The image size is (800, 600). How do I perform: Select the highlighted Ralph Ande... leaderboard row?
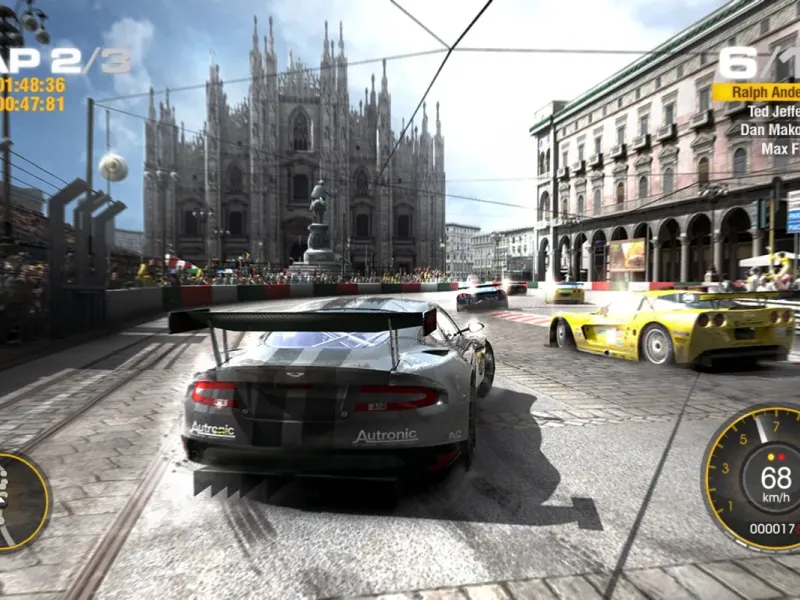pos(757,92)
